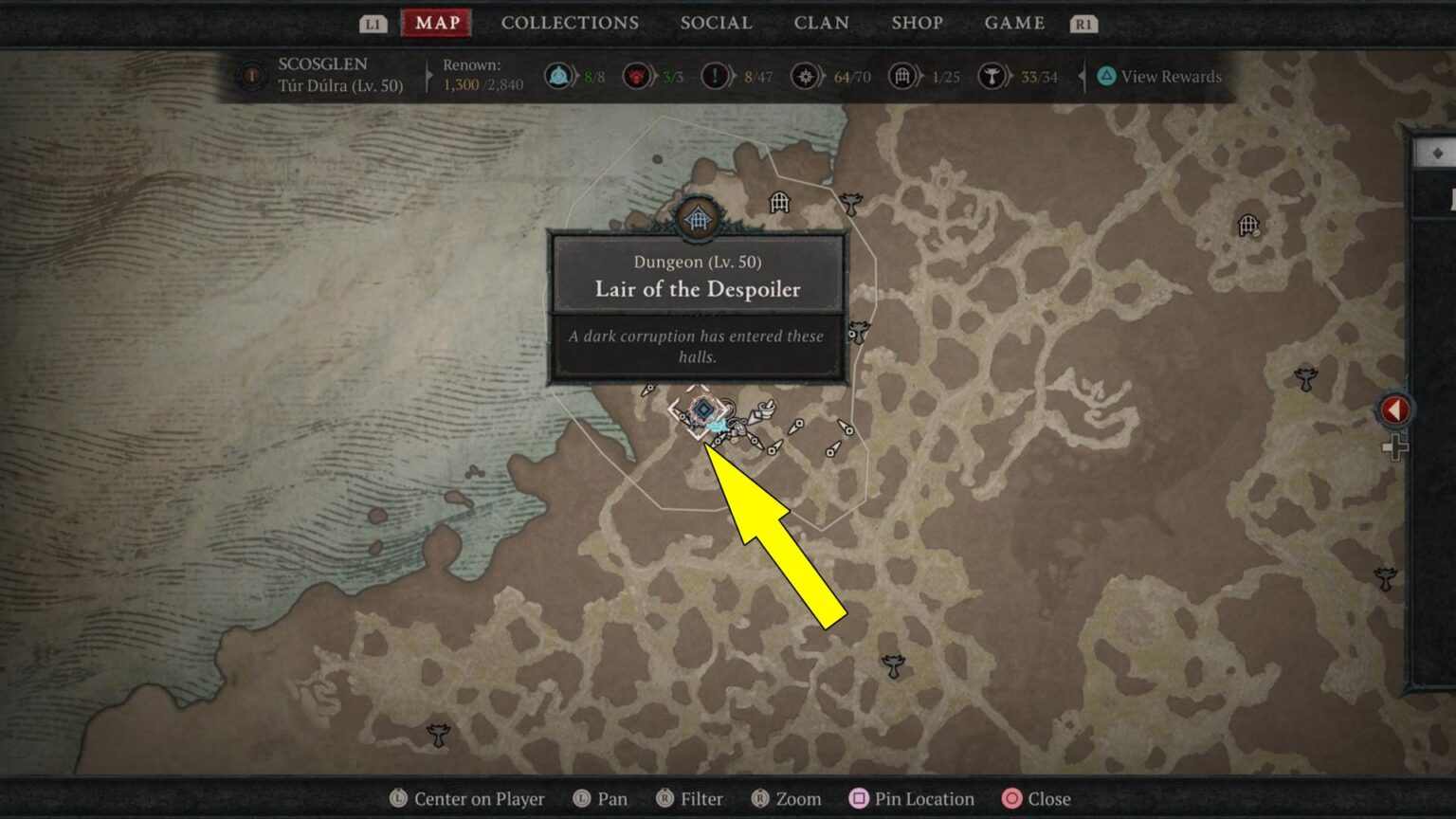
Task: Select the dungeon gate icon northeast of the tooltip
Action: tap(779, 202)
